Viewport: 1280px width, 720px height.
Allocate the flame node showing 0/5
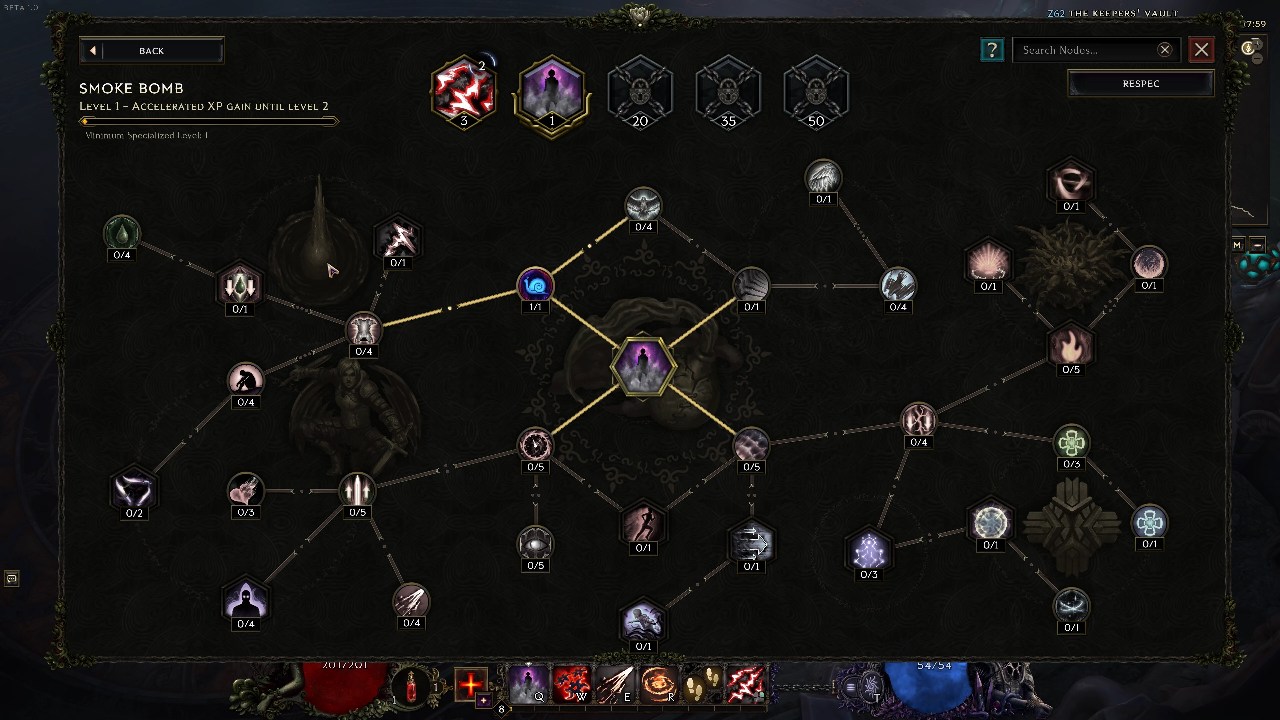coord(1071,347)
